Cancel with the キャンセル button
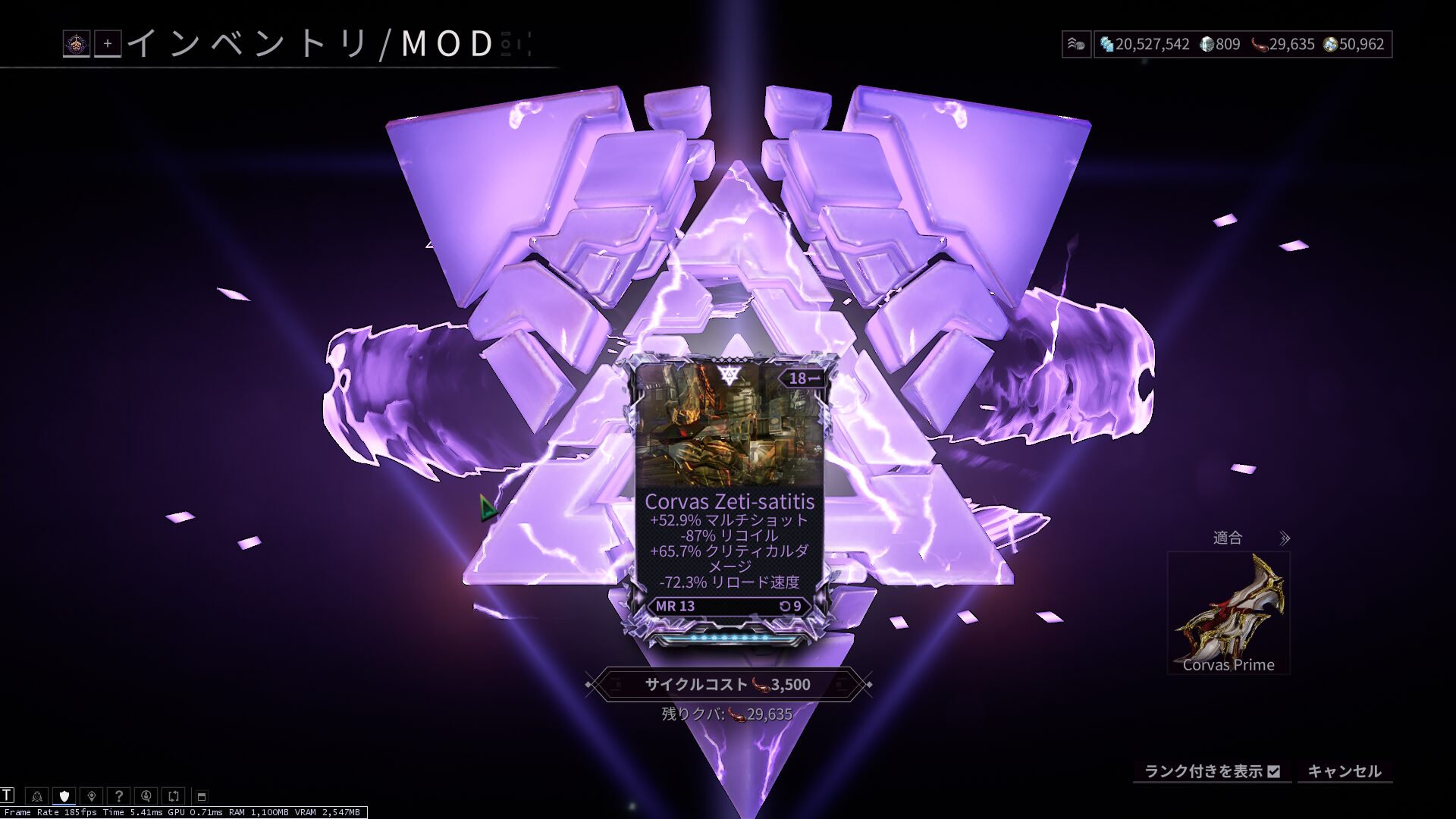1456x819 pixels. (x=1345, y=771)
